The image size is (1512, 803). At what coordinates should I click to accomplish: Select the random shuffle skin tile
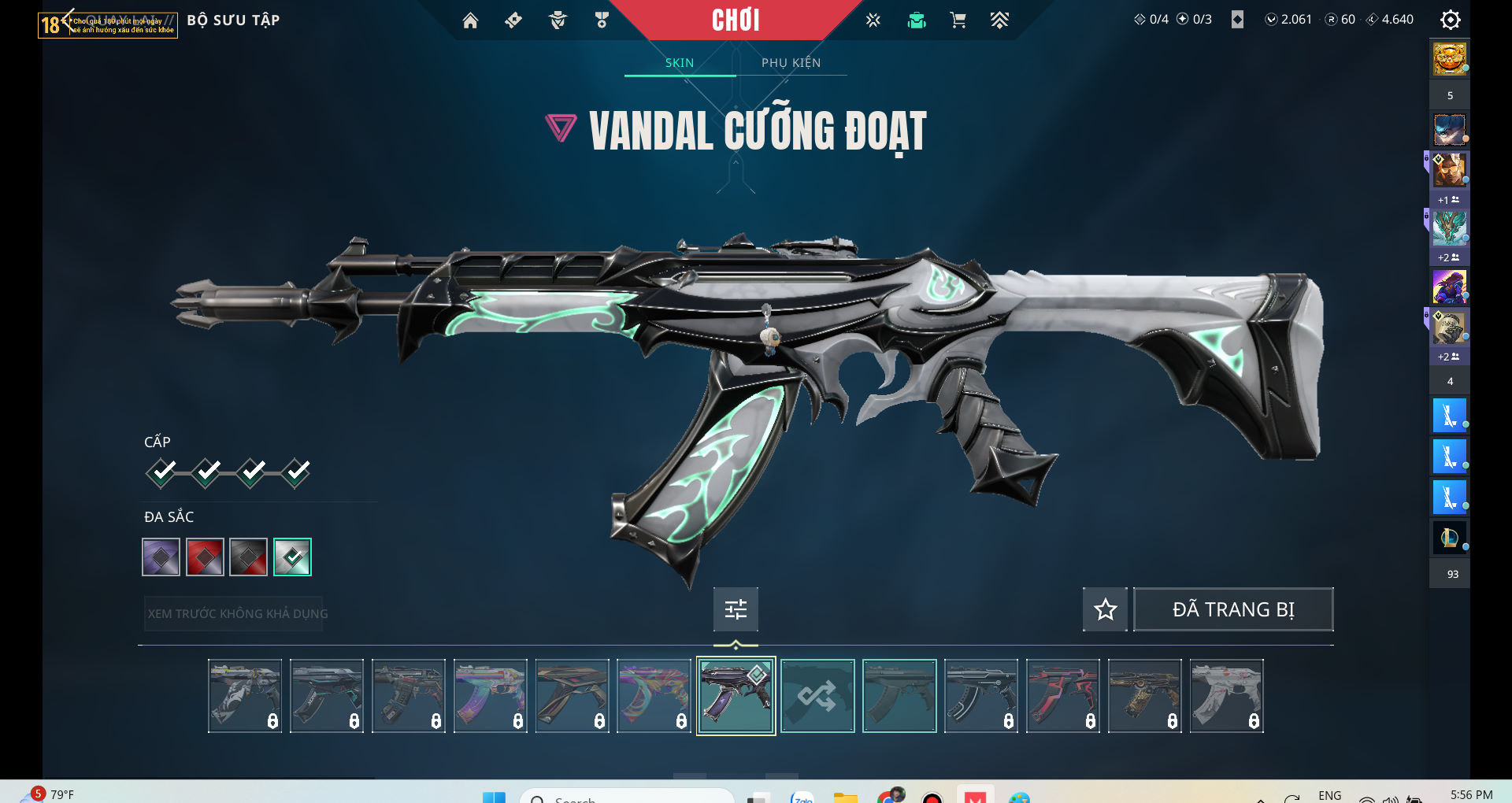click(x=817, y=696)
